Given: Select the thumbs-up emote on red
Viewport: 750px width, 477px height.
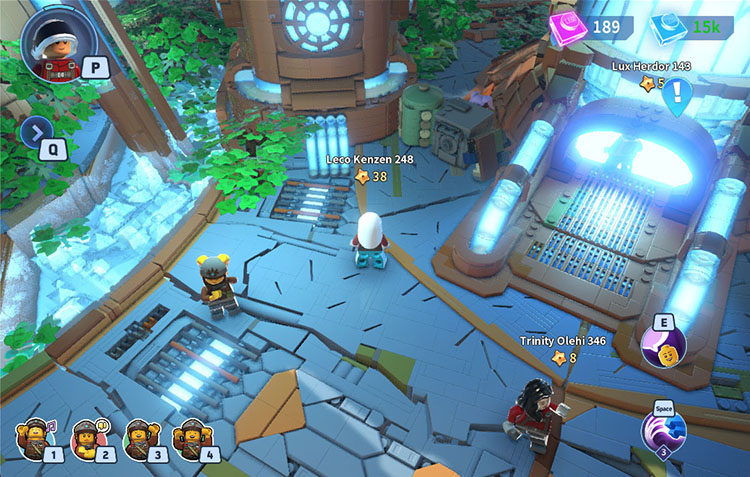Looking at the screenshot, I should 88,437.
